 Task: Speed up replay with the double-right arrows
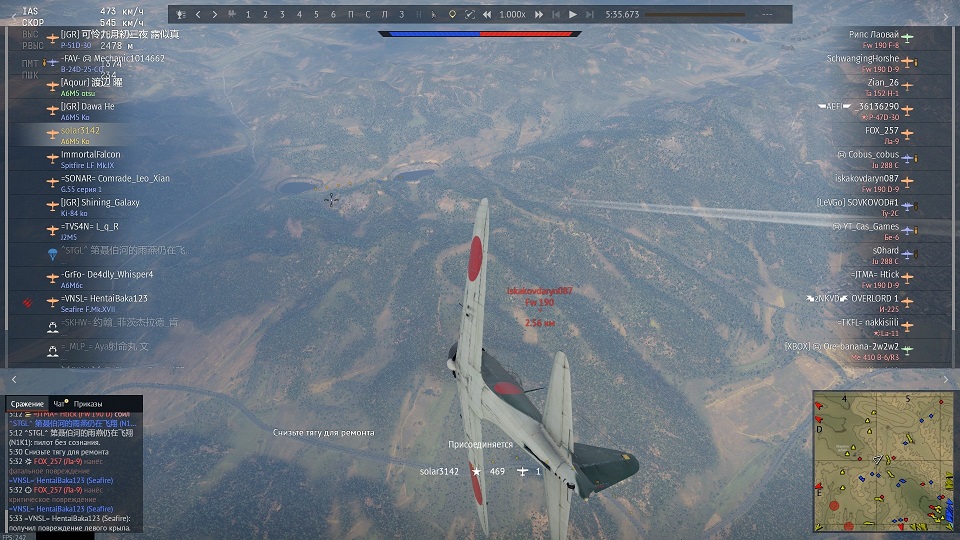(539, 14)
